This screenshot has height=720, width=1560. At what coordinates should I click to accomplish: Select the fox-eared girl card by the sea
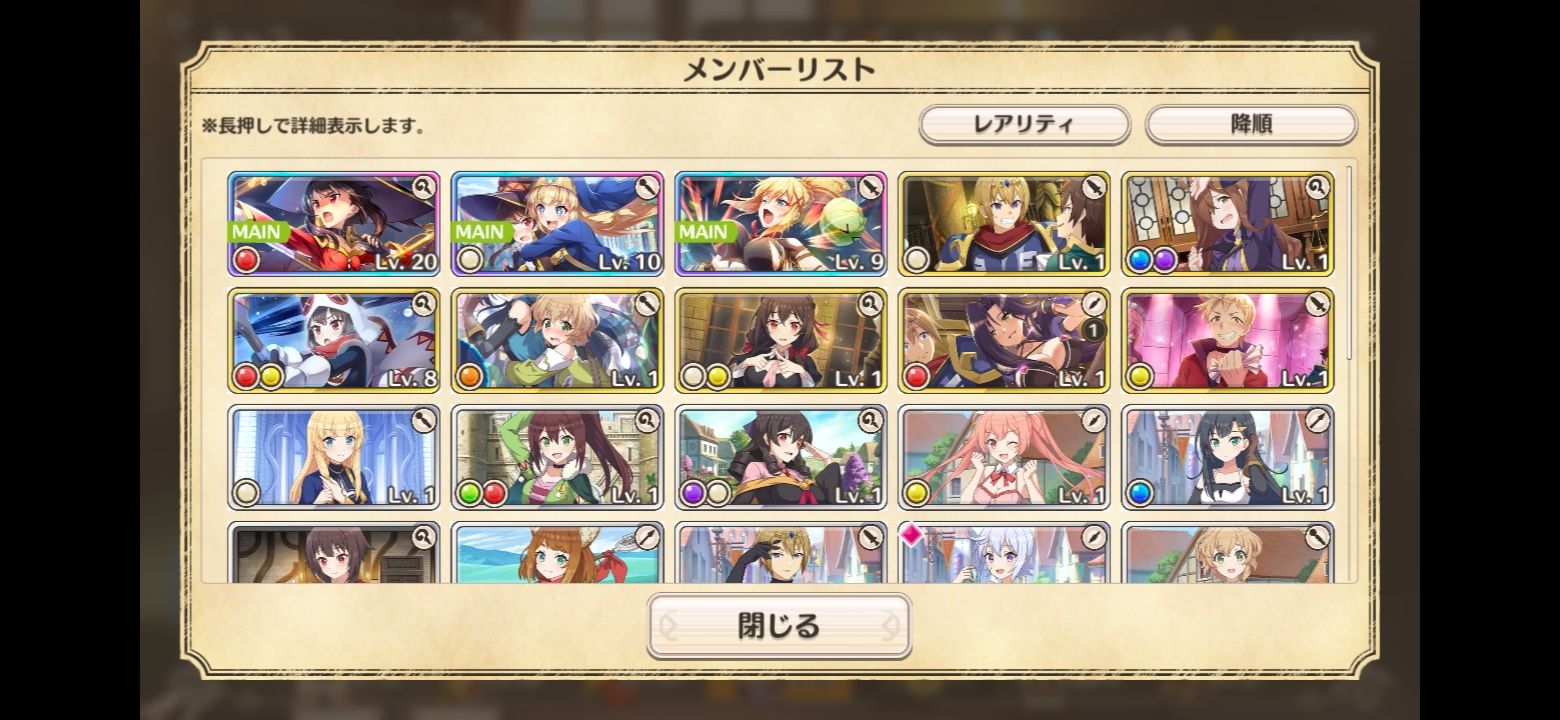(558, 553)
